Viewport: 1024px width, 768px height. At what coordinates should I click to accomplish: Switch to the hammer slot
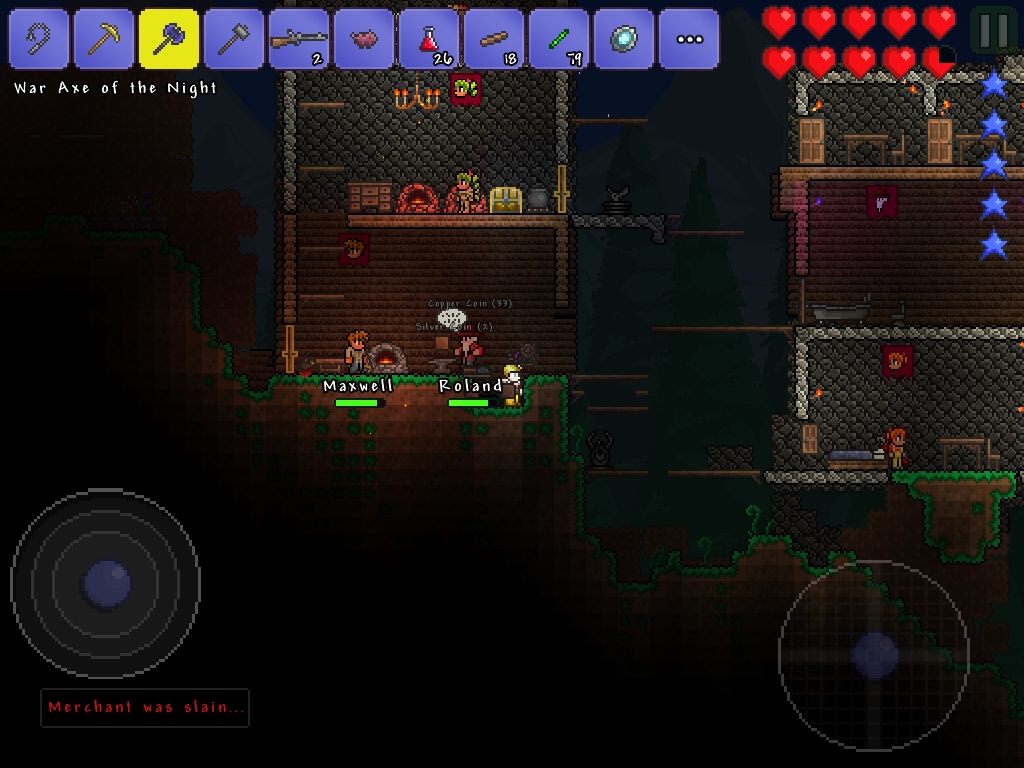coord(234,39)
